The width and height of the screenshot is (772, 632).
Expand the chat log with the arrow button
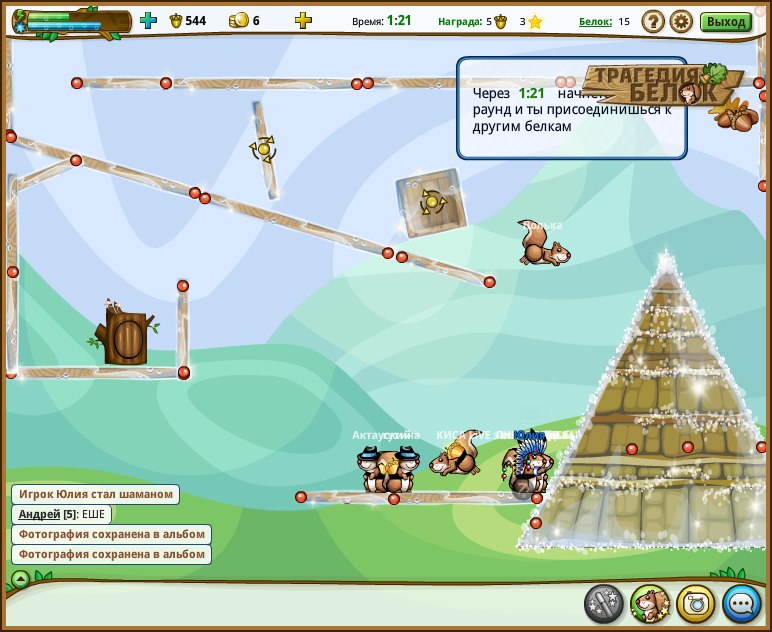click(20, 579)
